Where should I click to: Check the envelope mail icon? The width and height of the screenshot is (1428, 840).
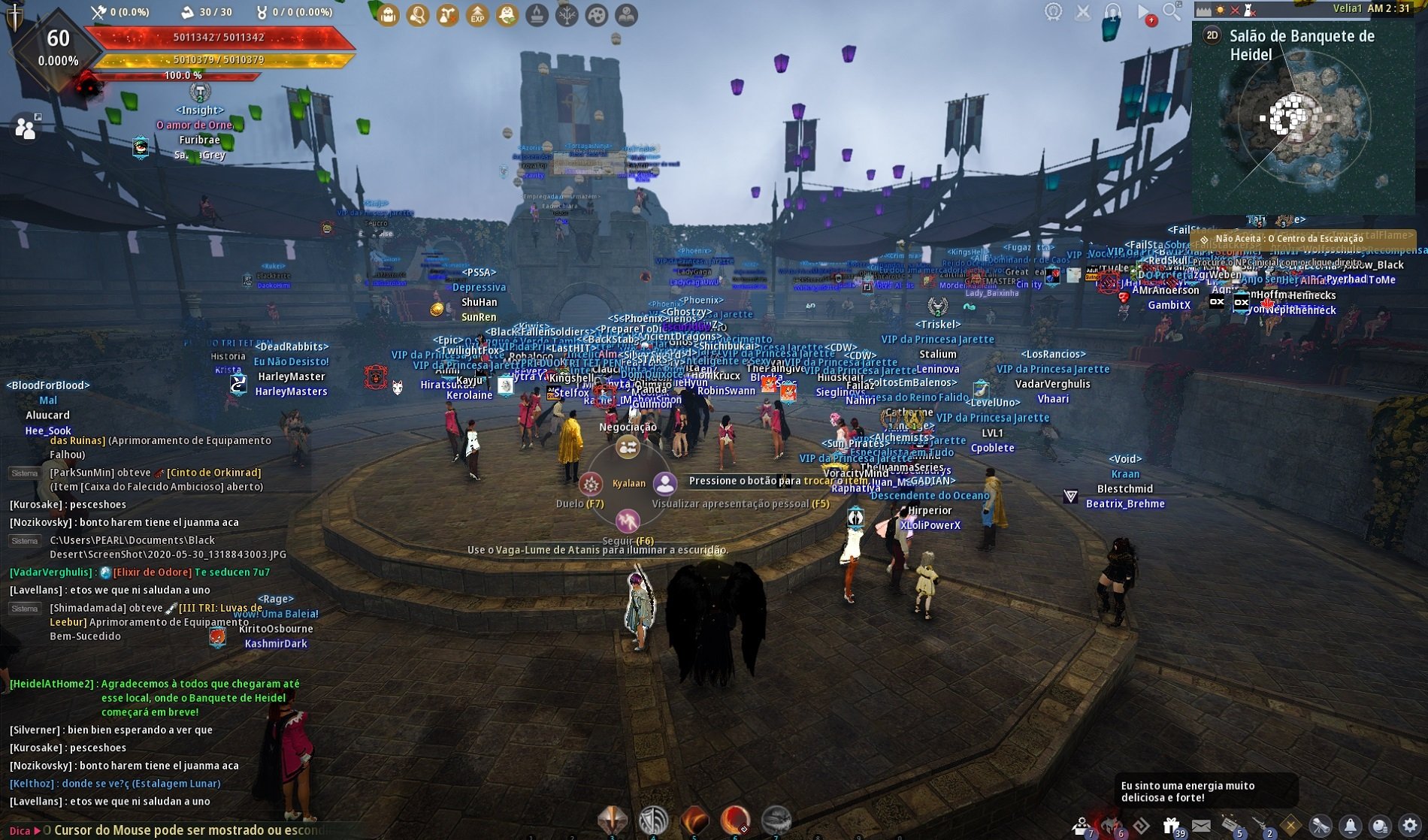click(x=1201, y=826)
